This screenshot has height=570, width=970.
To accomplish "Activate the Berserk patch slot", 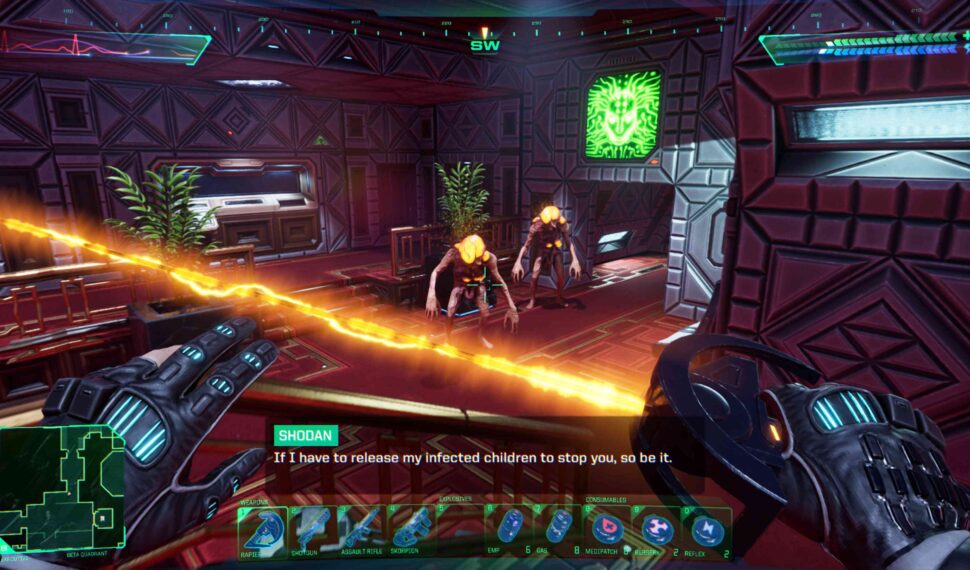I will pos(657,528).
